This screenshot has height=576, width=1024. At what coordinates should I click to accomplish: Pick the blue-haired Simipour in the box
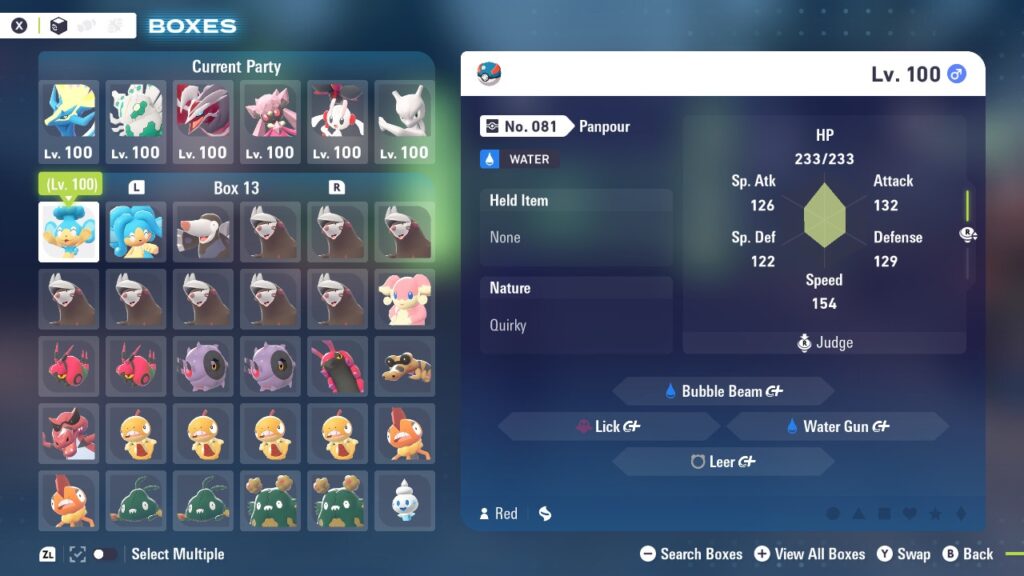click(136, 232)
